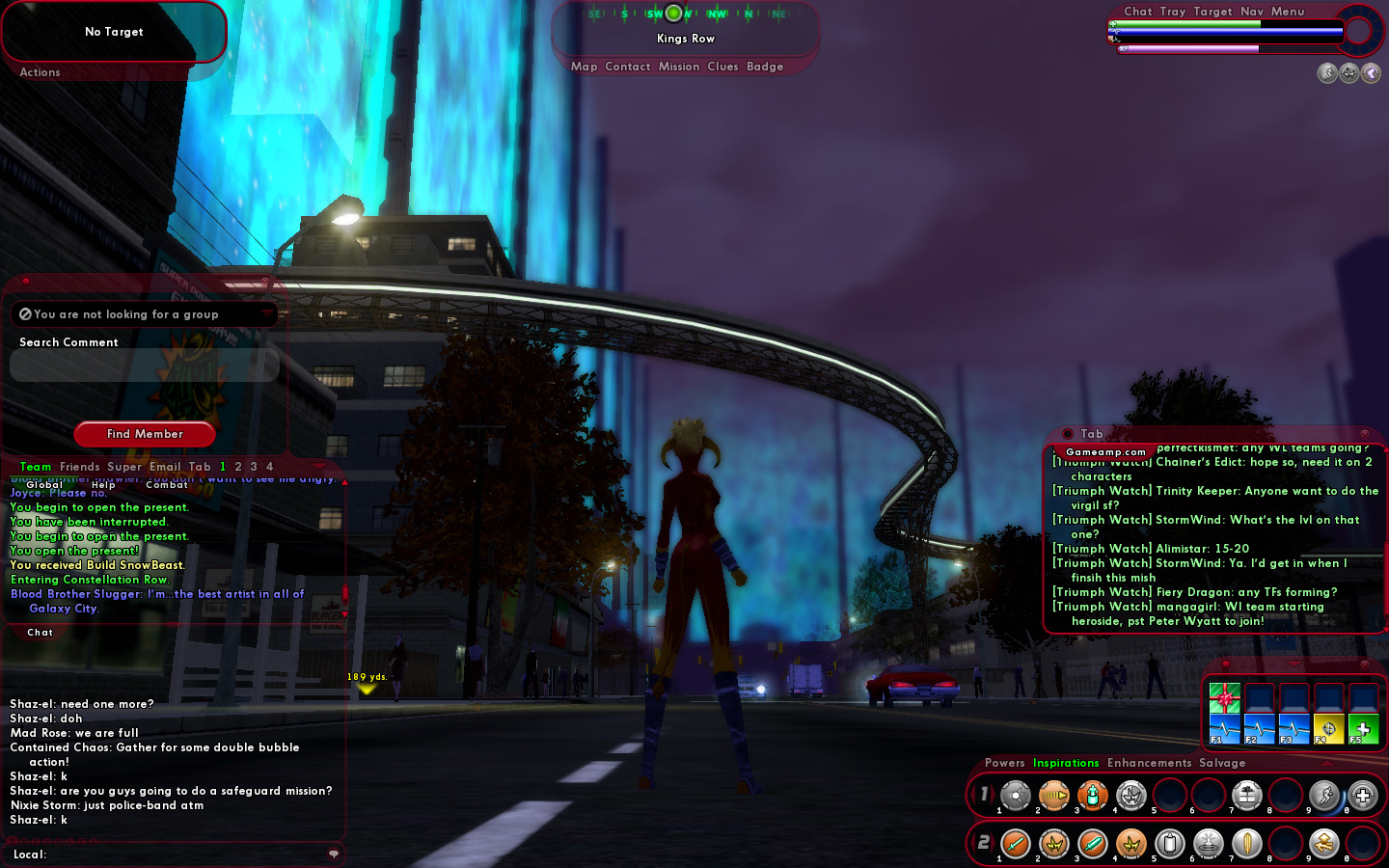The height and width of the screenshot is (868, 1389).
Task: Select the Super group tab
Action: coord(124,467)
